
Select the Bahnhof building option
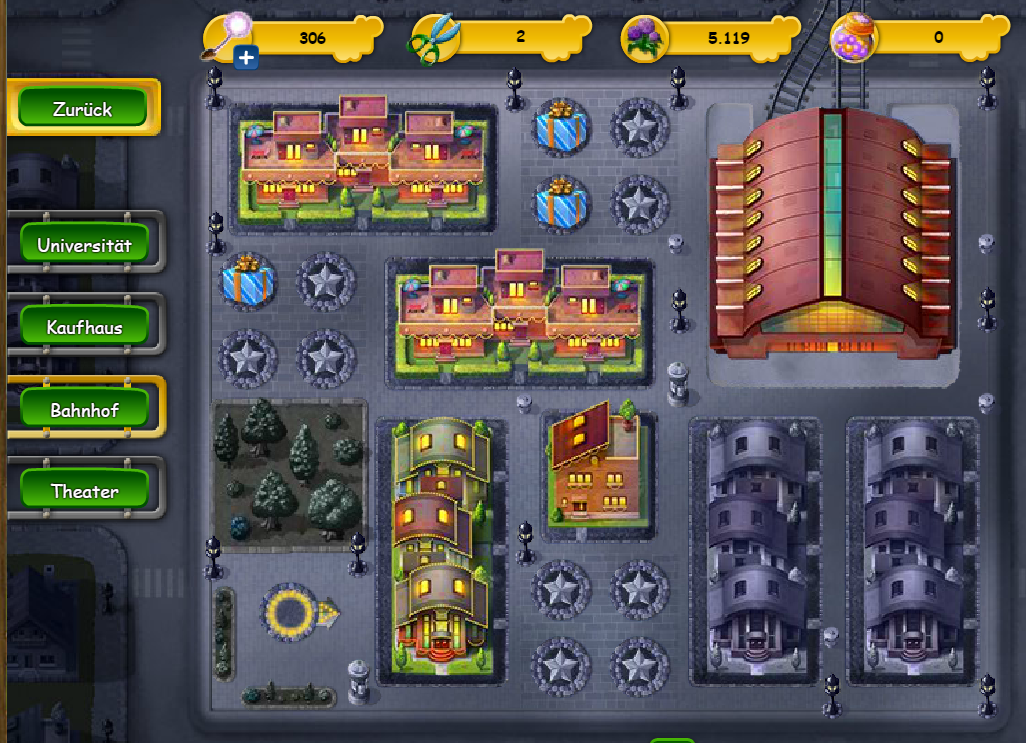click(x=85, y=409)
